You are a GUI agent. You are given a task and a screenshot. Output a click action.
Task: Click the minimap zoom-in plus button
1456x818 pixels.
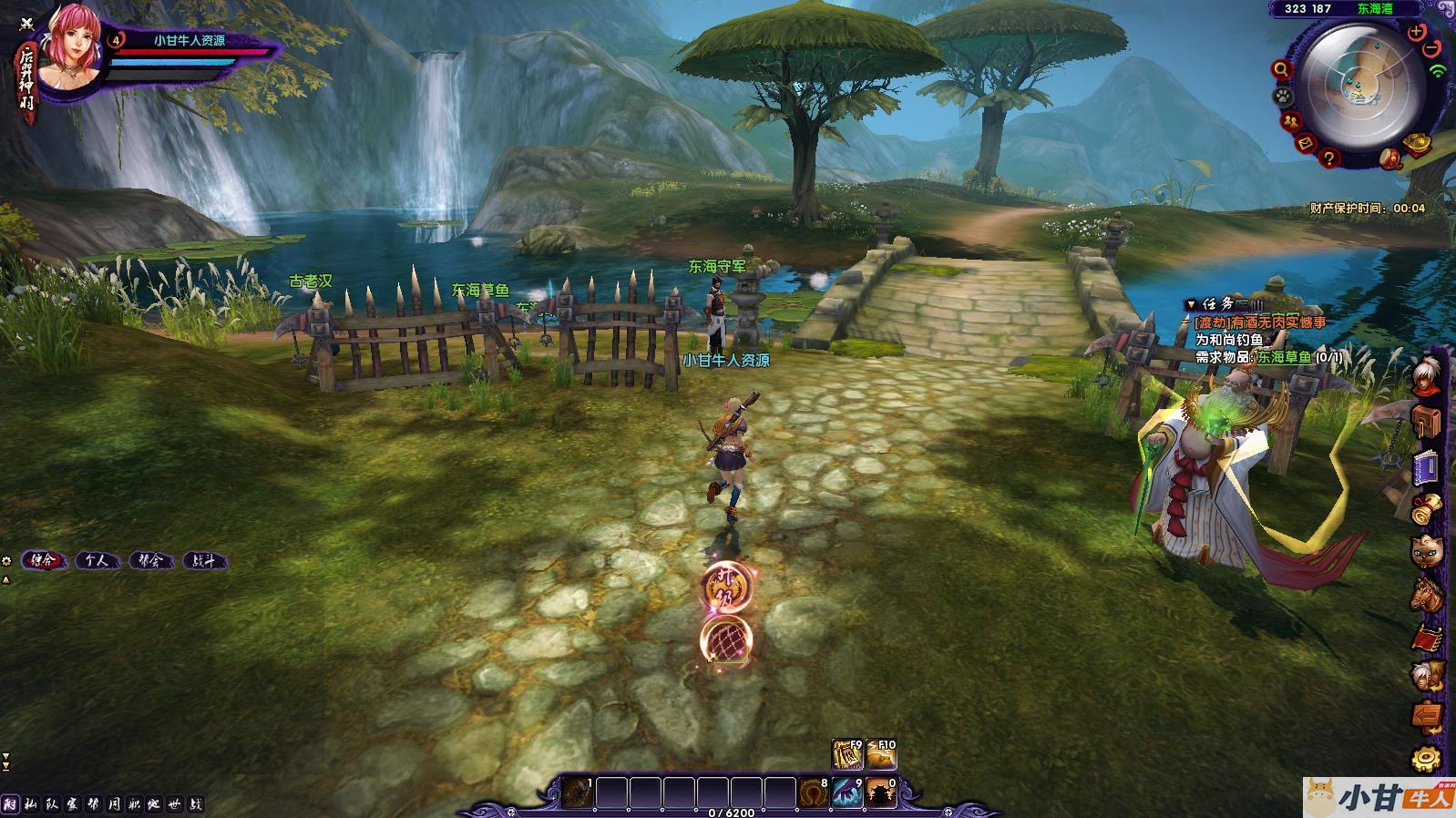coord(1416,33)
